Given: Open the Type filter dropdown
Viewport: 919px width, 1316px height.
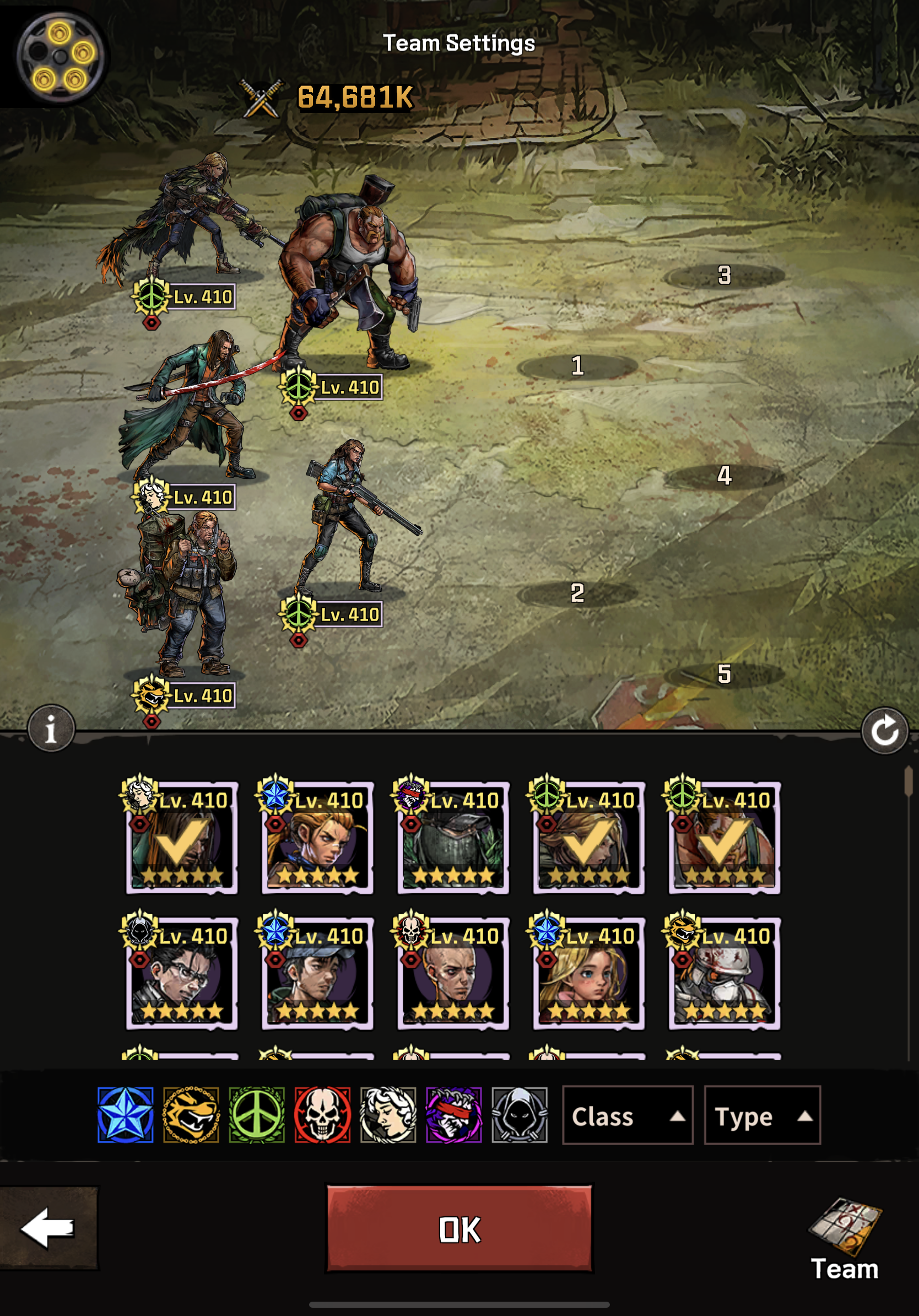Looking at the screenshot, I should point(761,1115).
